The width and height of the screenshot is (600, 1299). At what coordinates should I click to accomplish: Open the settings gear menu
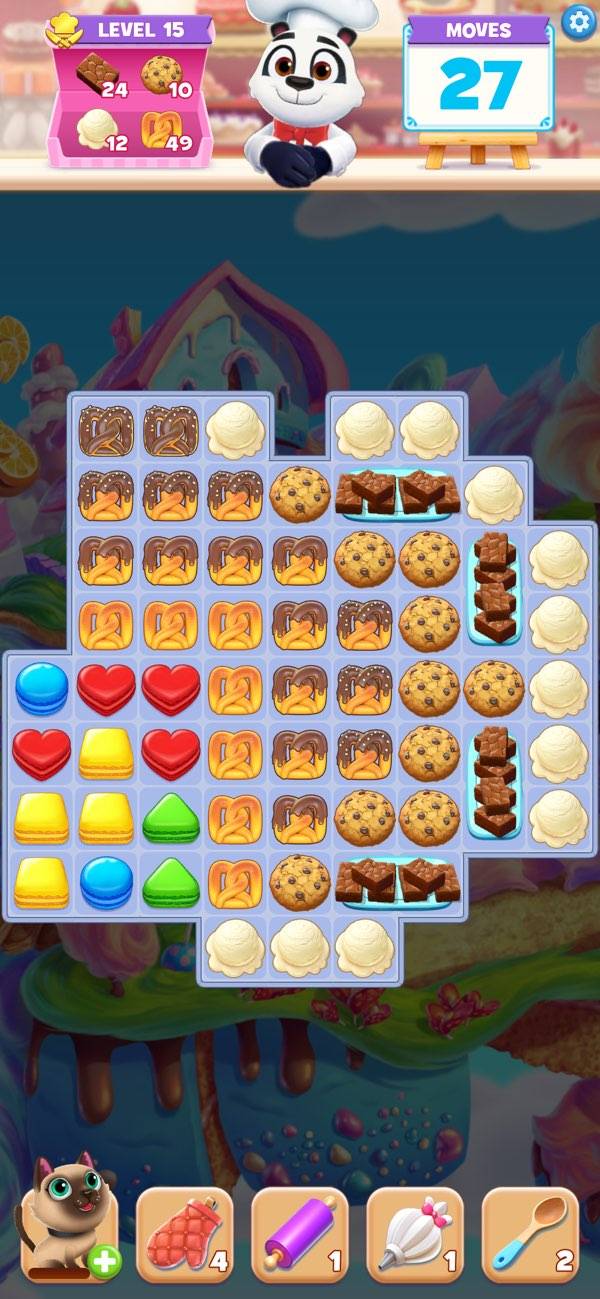coord(577,21)
